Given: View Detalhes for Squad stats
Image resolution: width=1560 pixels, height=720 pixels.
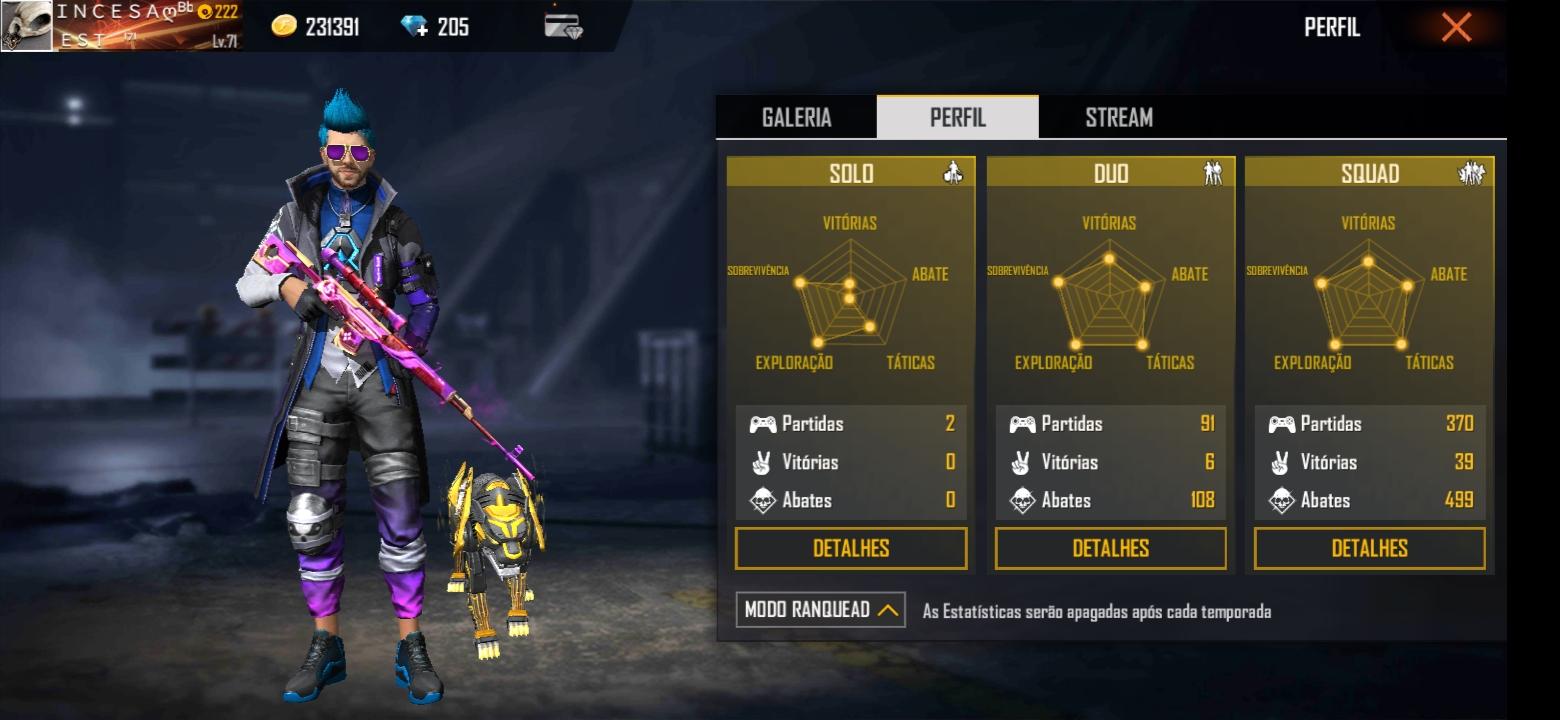Looking at the screenshot, I should coord(1369,548).
